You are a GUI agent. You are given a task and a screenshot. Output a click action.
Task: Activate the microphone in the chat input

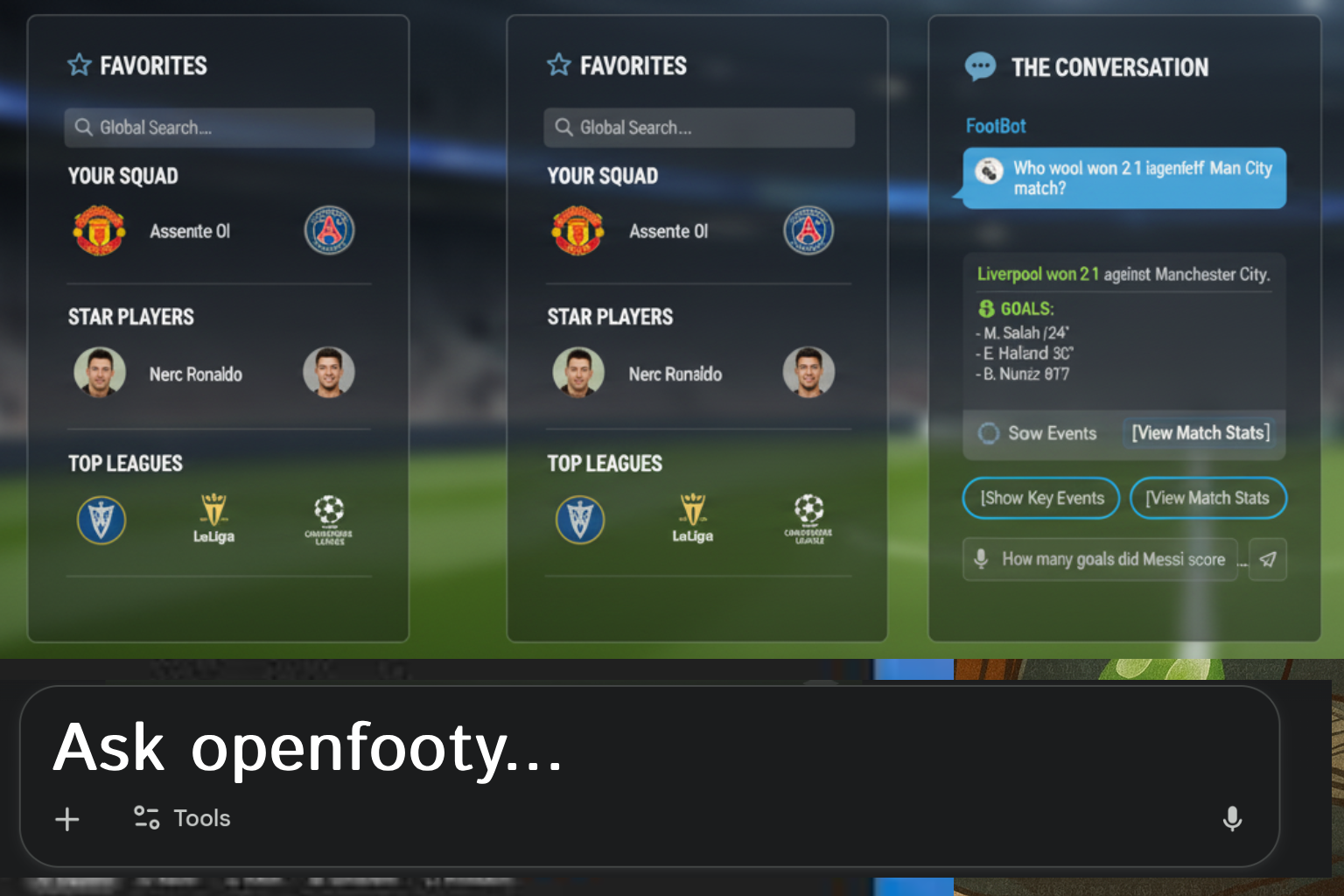tap(980, 559)
